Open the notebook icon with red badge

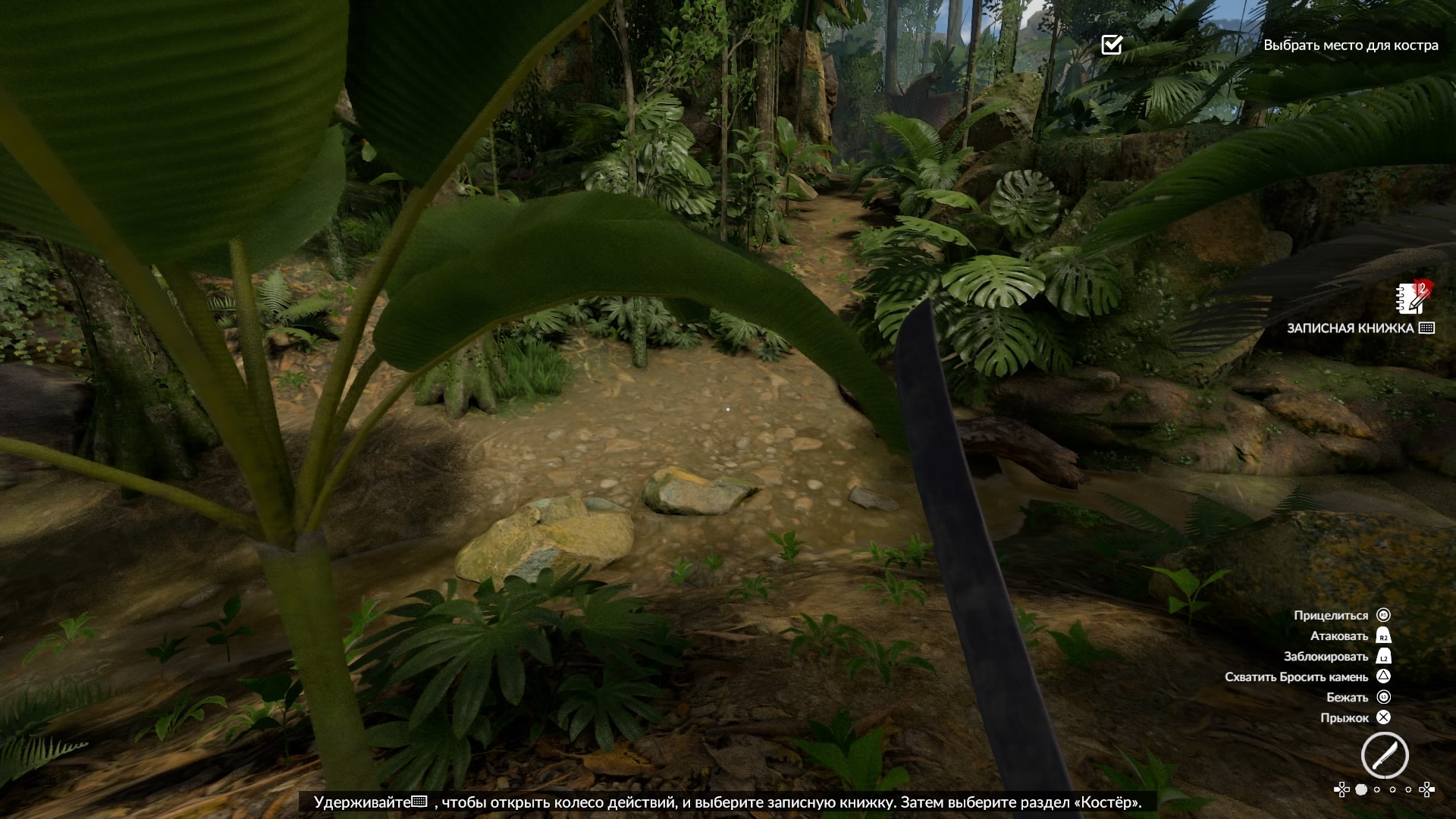point(1414,297)
